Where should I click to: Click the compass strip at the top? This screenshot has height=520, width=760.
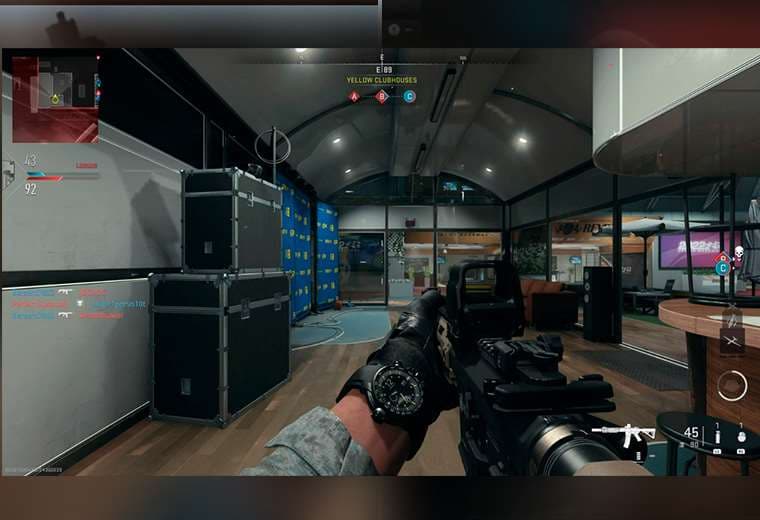381,58
